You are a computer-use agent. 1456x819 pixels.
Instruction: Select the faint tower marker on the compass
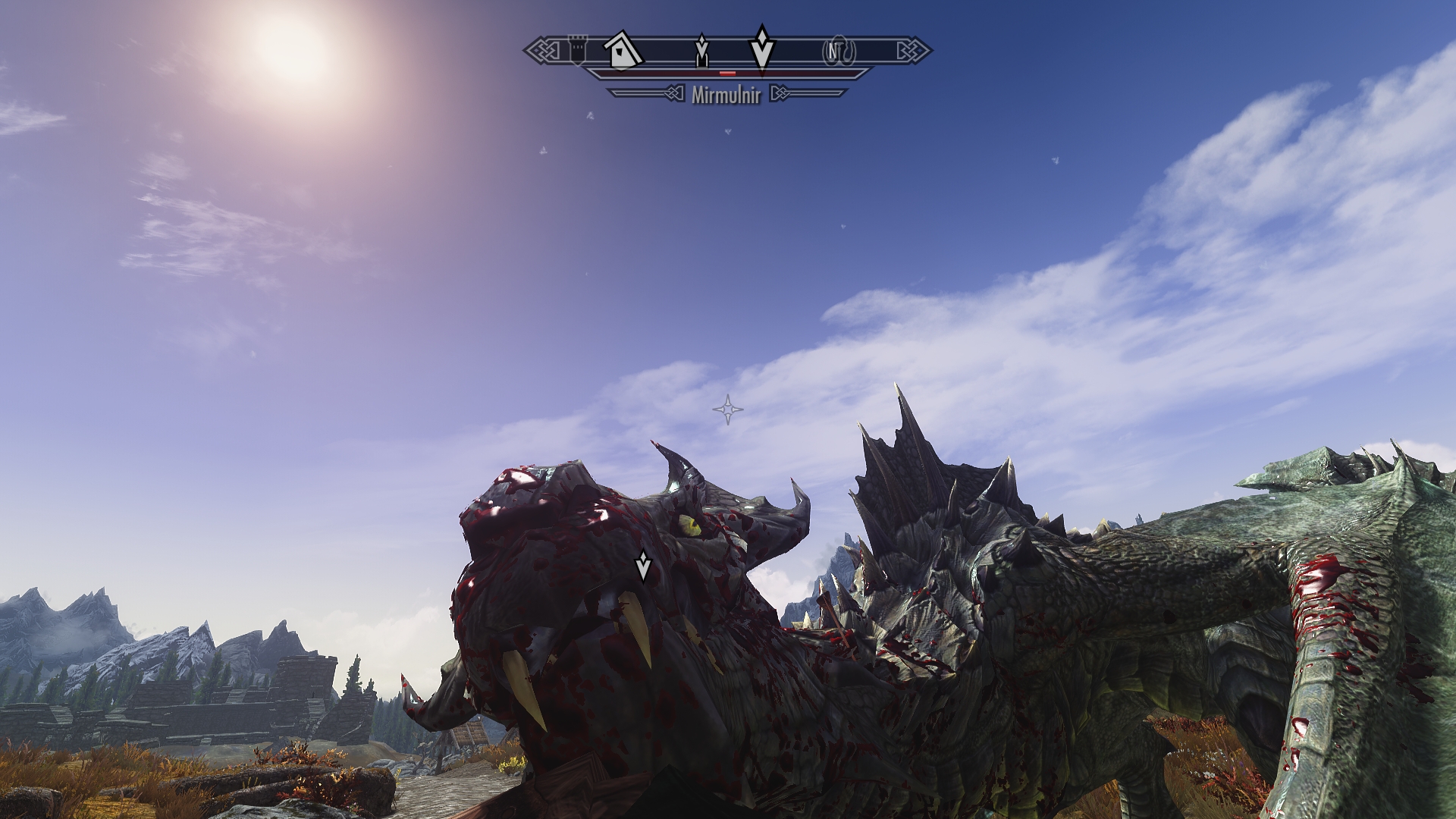click(x=579, y=50)
